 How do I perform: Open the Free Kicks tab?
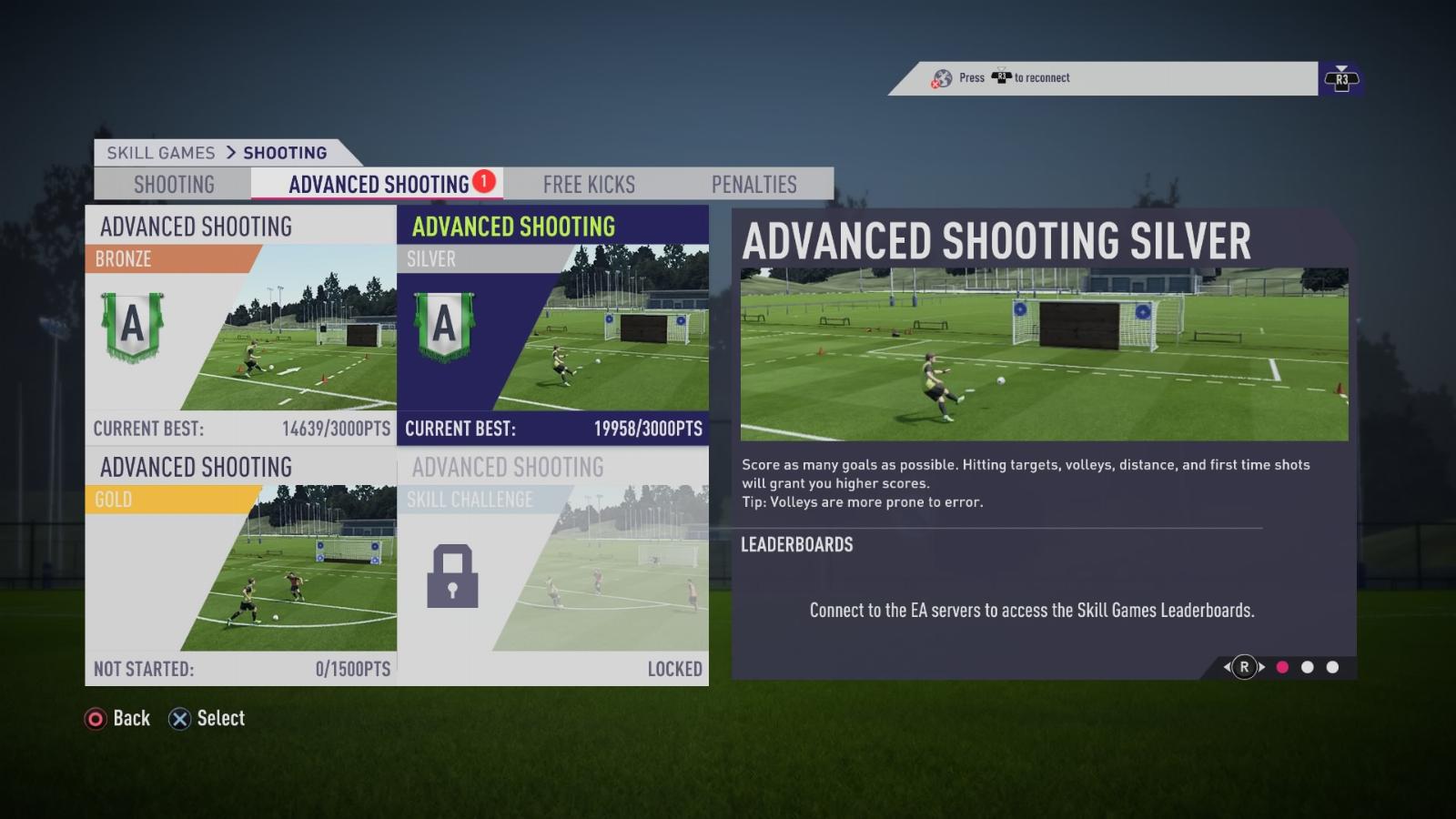coord(589,185)
